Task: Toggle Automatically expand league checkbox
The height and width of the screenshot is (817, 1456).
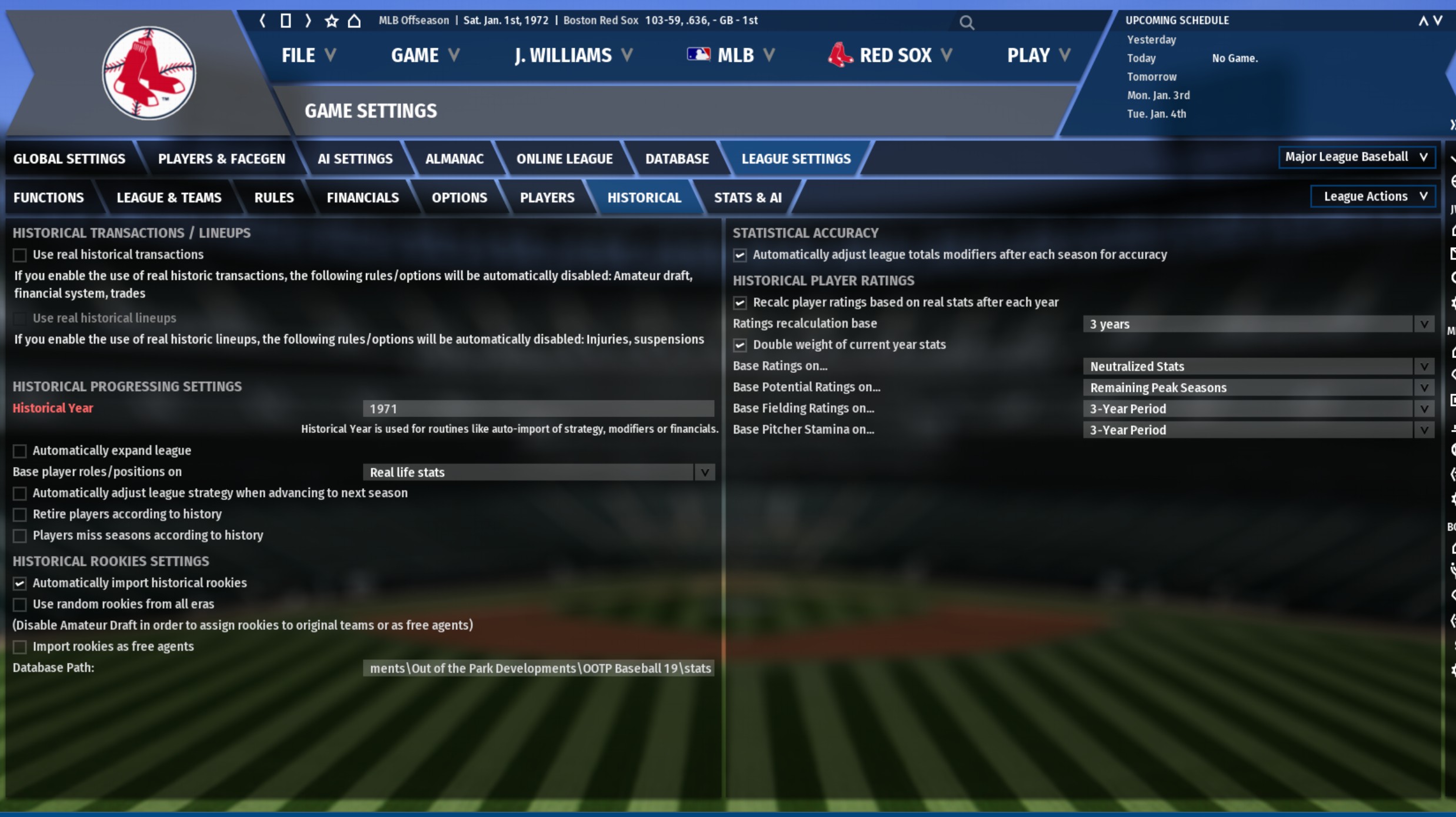Action: point(20,451)
